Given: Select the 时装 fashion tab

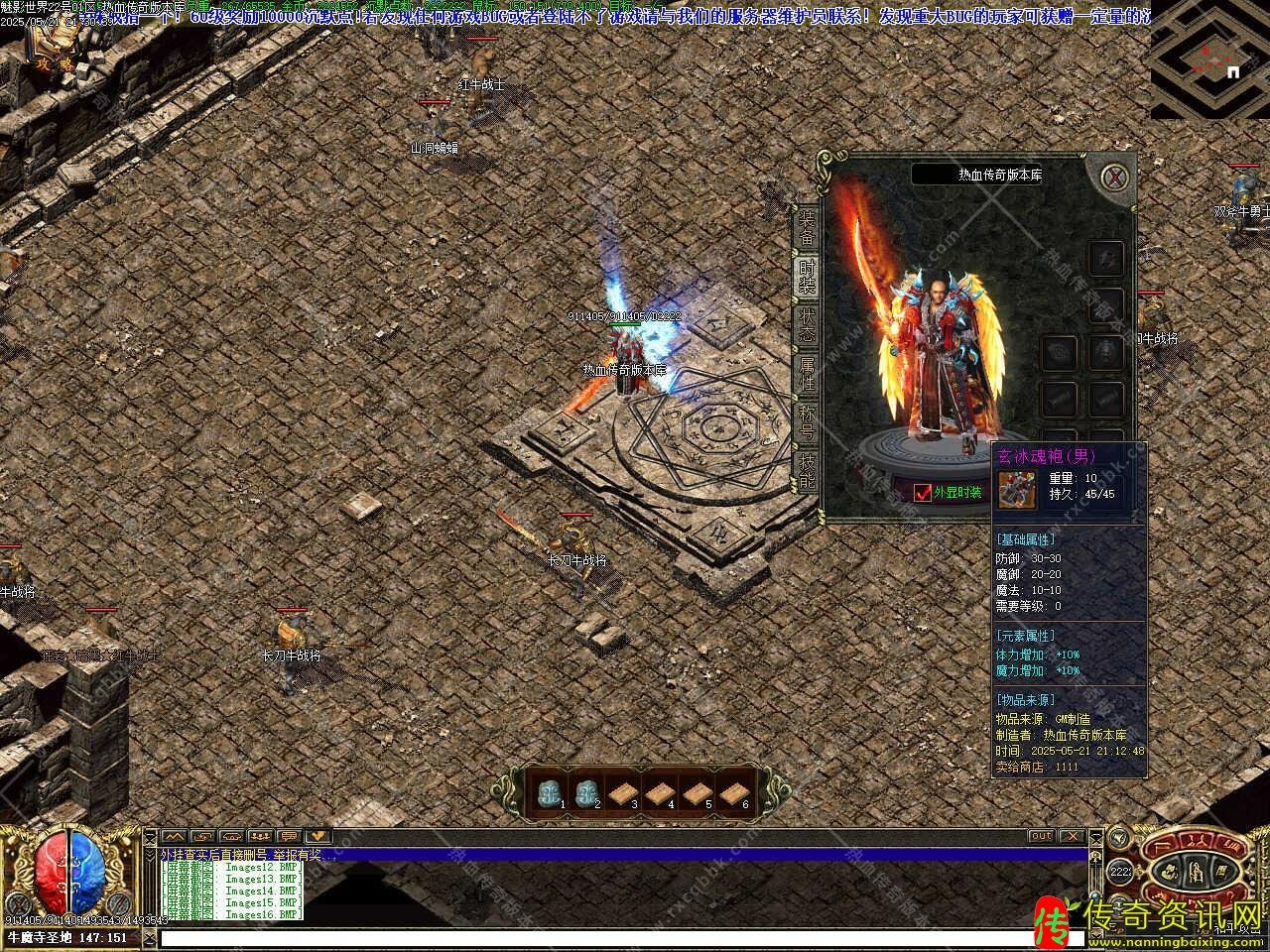Looking at the screenshot, I should (806, 274).
